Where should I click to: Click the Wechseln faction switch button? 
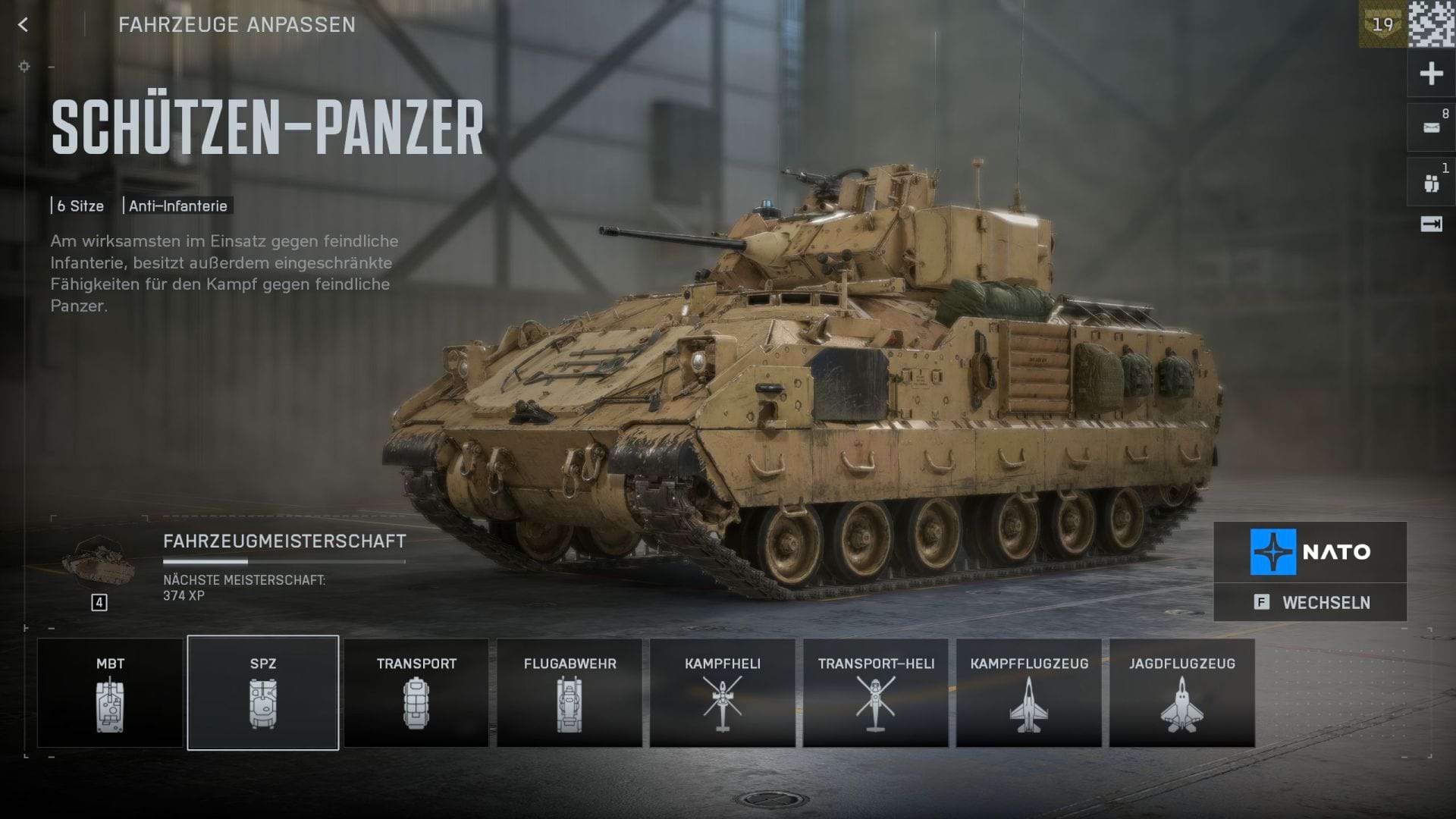click(x=1310, y=603)
